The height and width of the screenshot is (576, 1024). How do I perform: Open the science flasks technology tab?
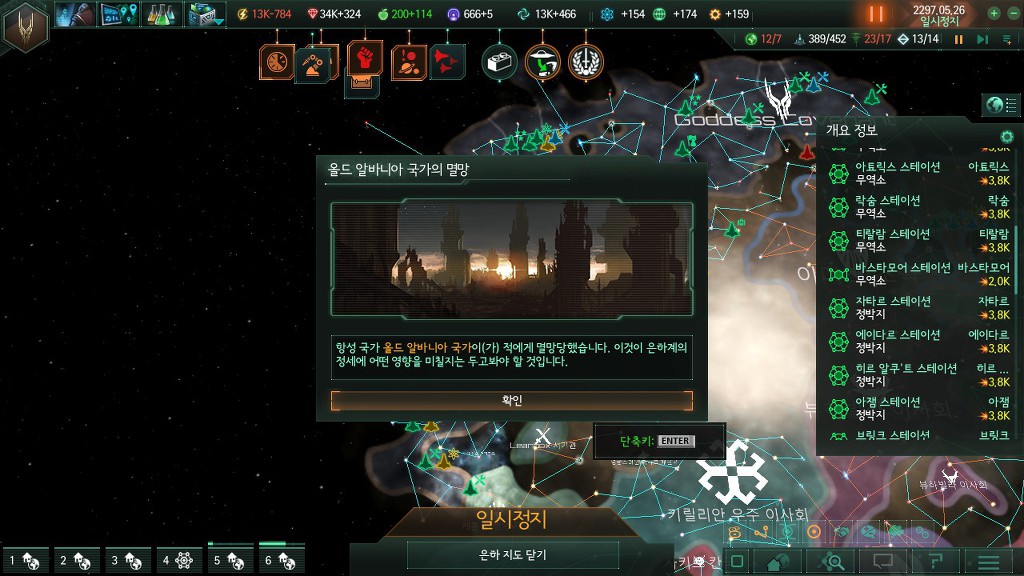(161, 14)
